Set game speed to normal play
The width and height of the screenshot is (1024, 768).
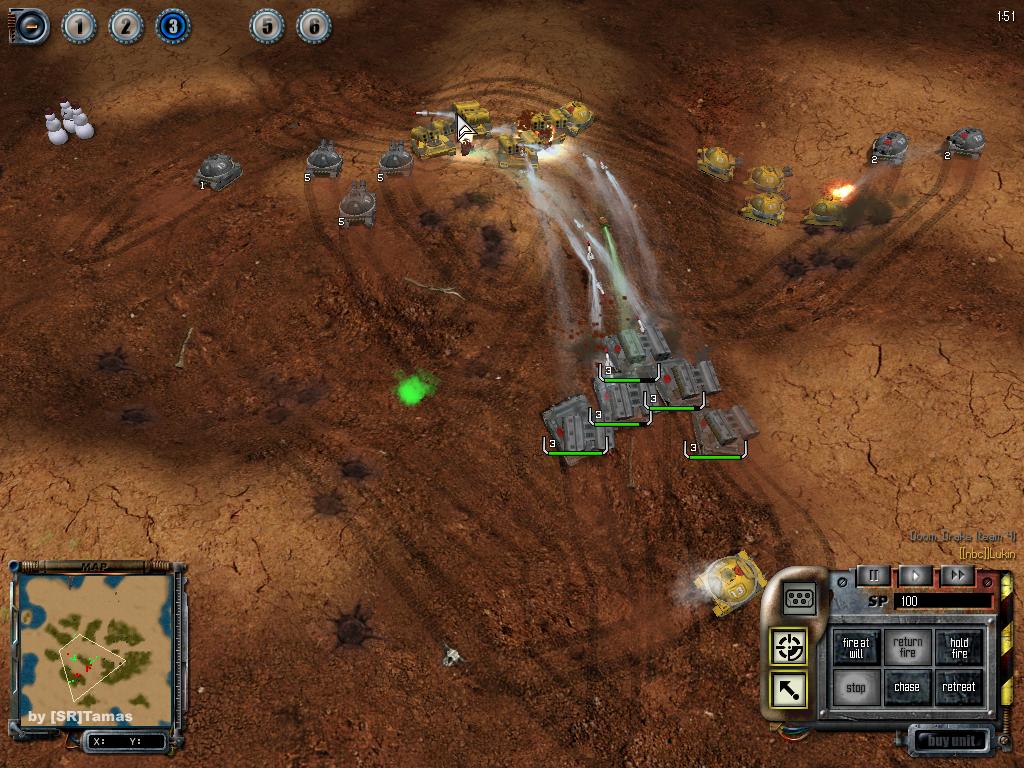click(915, 575)
